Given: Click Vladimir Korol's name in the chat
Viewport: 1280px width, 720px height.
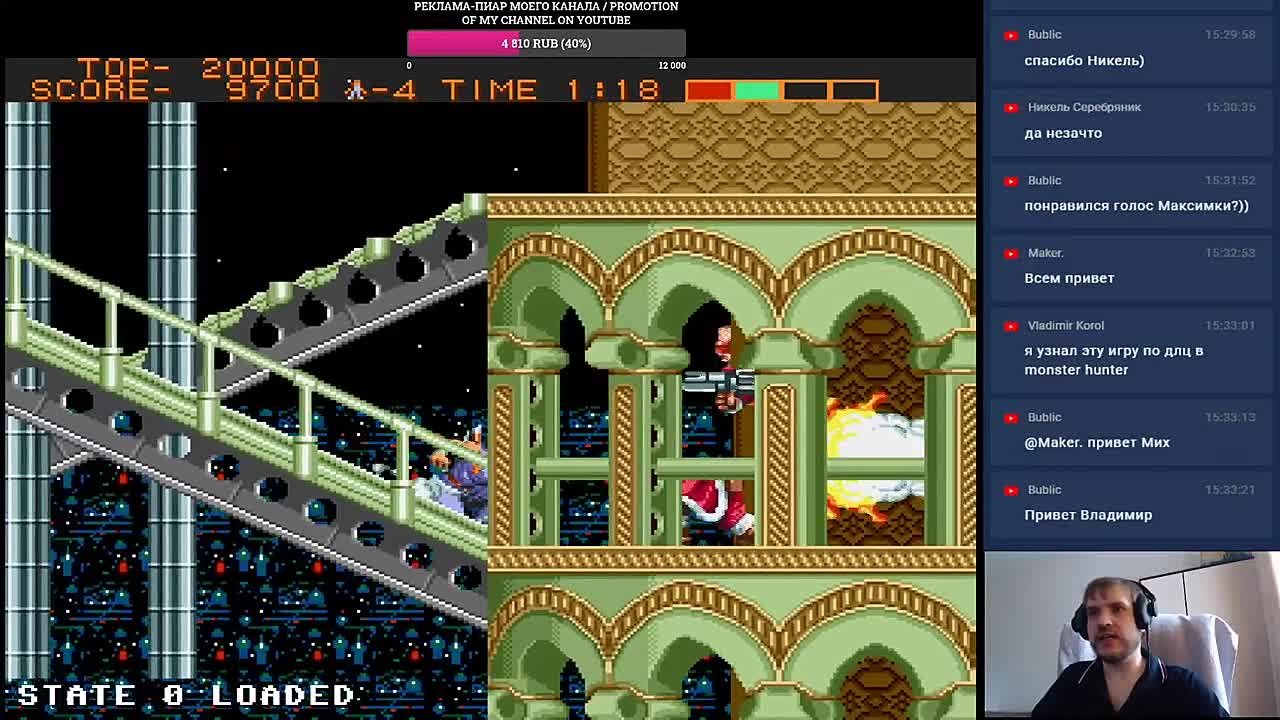Looking at the screenshot, I should coord(1065,325).
